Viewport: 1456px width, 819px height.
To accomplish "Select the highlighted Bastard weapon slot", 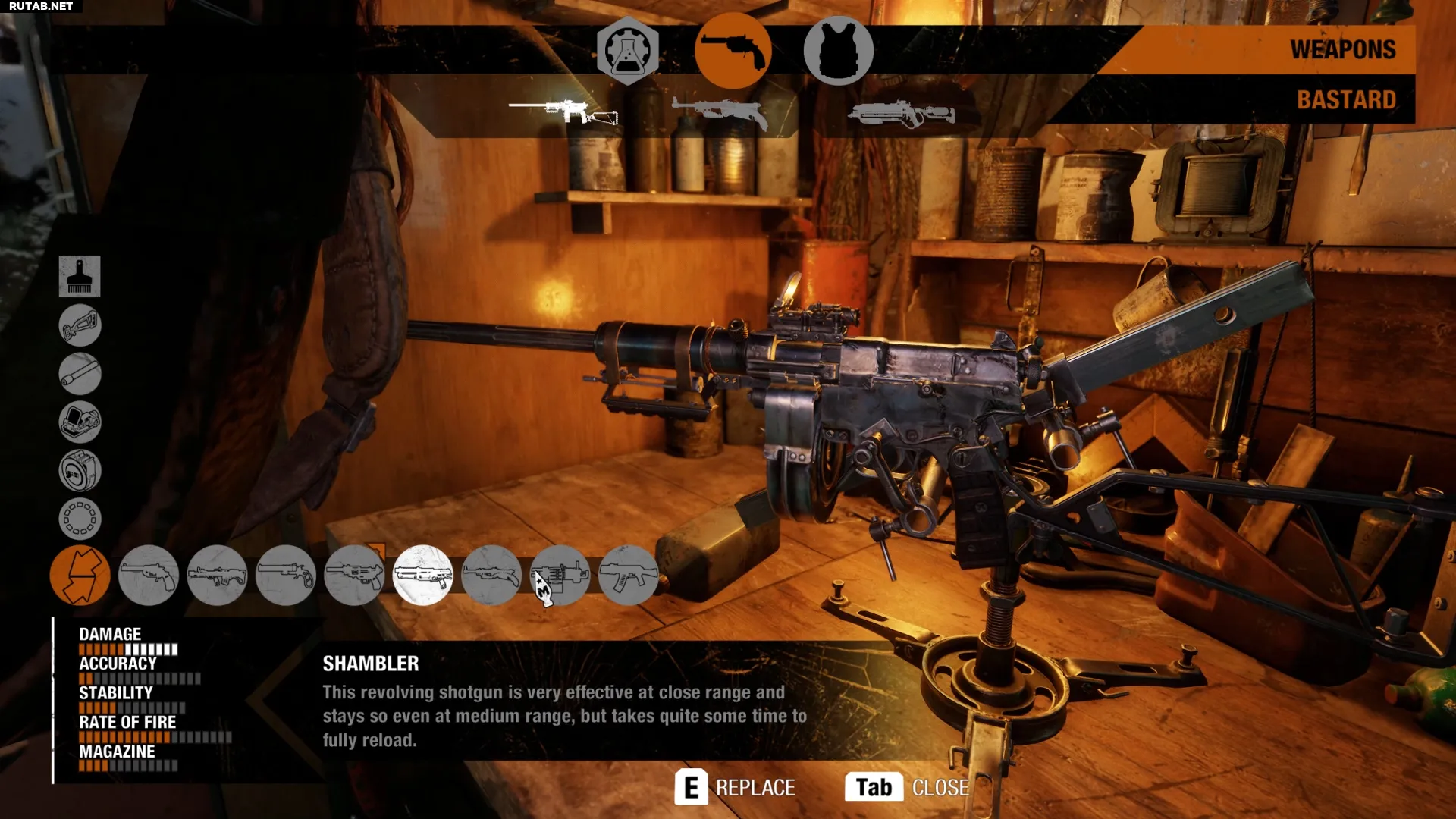I will click(563, 111).
